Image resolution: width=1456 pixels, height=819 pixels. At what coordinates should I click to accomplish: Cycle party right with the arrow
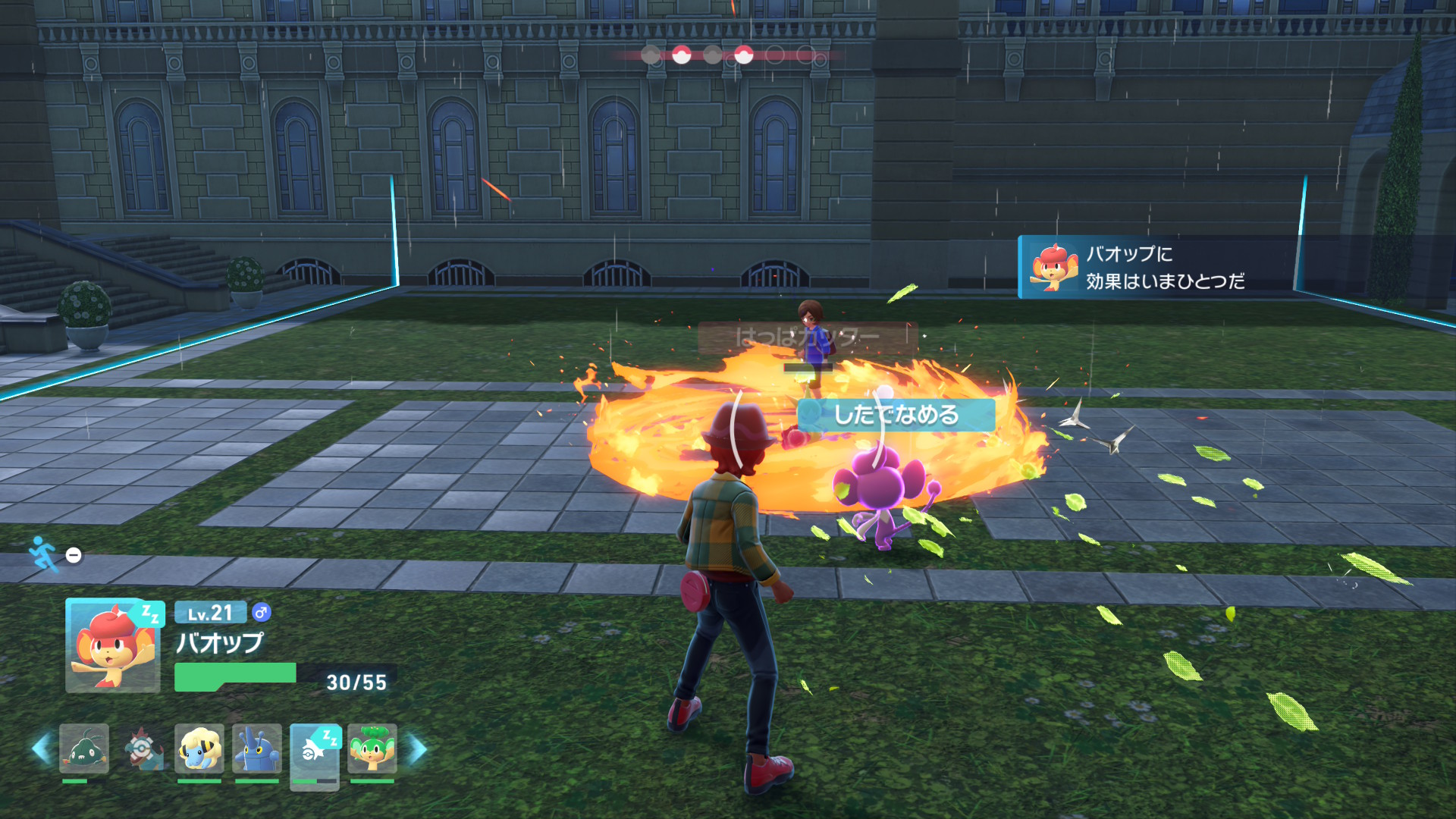(x=417, y=748)
